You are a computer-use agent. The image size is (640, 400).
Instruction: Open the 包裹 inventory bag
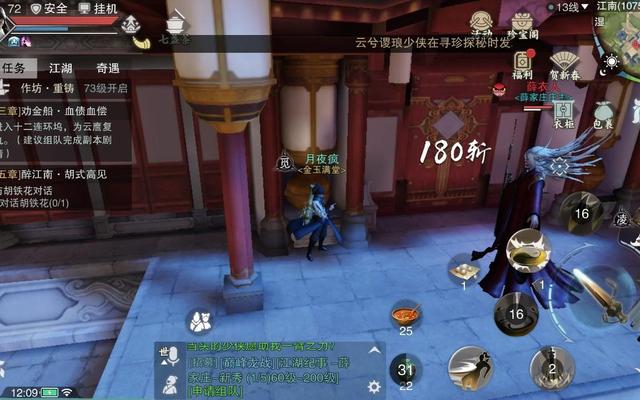(x=603, y=116)
